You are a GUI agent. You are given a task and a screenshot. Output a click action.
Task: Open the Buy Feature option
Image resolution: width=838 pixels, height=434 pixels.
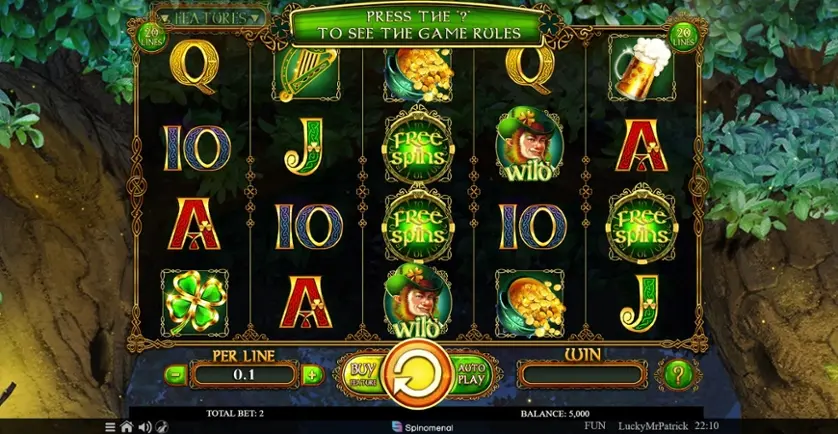point(358,374)
